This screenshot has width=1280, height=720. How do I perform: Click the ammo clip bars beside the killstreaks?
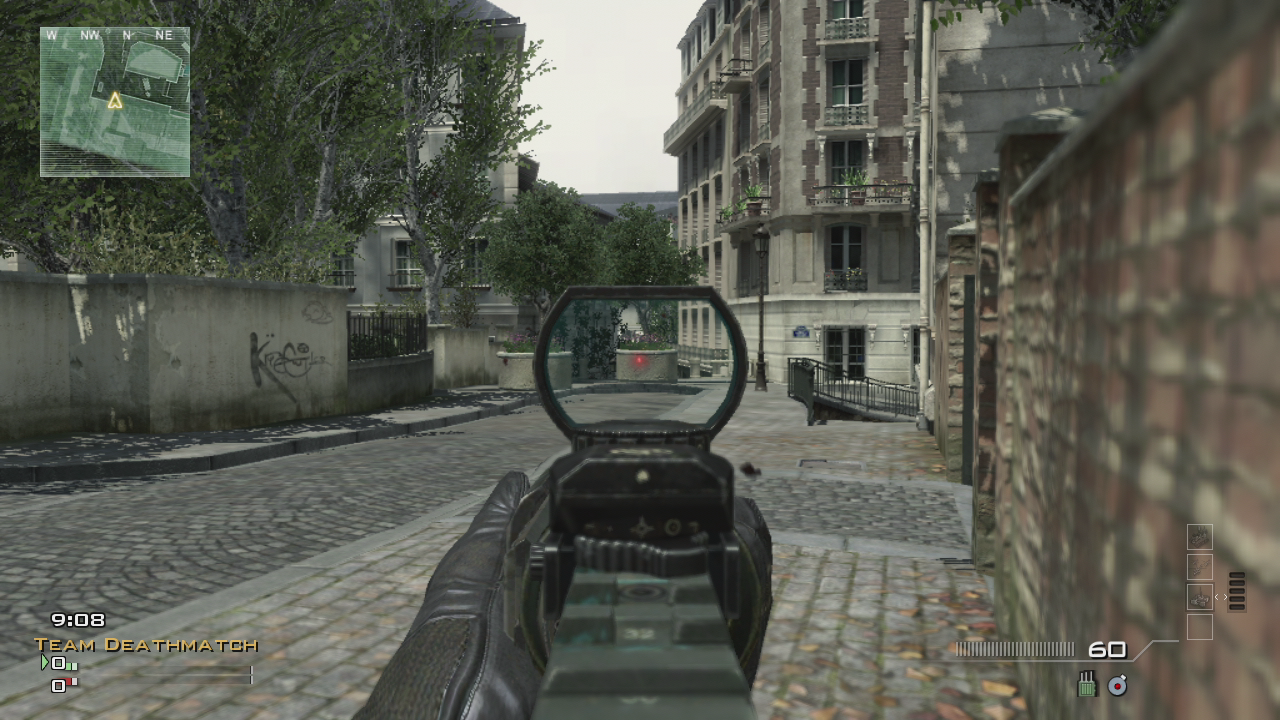(1236, 591)
